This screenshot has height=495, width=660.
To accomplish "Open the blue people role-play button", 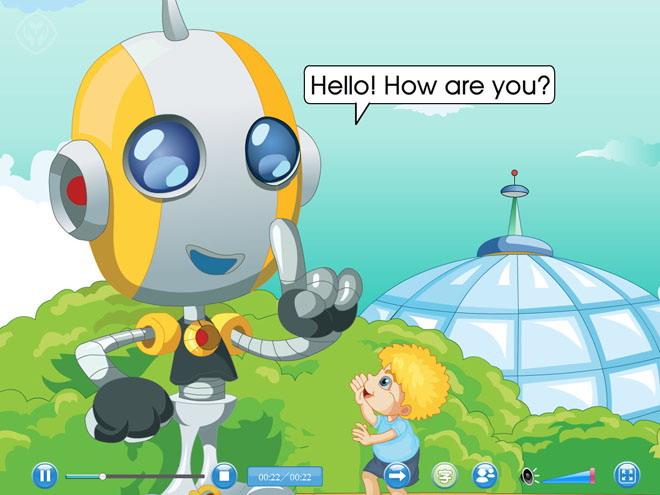I will tap(485, 475).
